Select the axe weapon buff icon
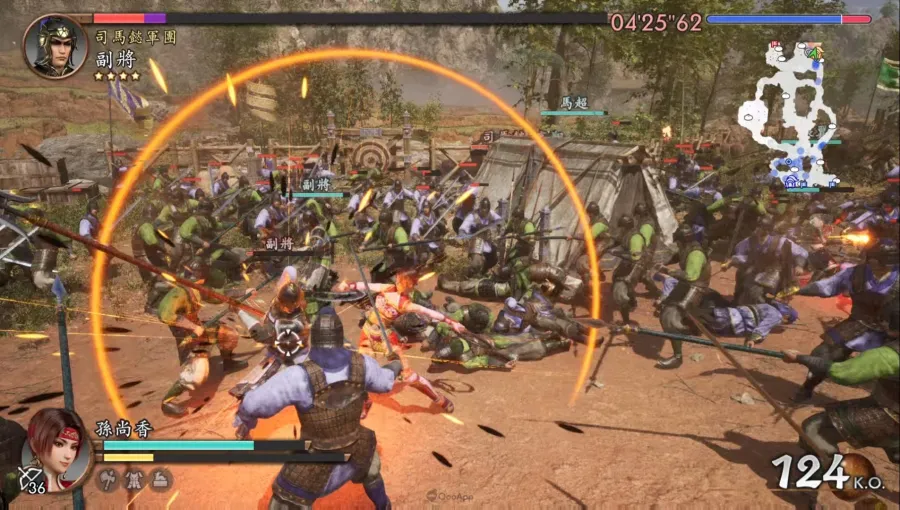Image resolution: width=900 pixels, height=510 pixels. tap(107, 480)
